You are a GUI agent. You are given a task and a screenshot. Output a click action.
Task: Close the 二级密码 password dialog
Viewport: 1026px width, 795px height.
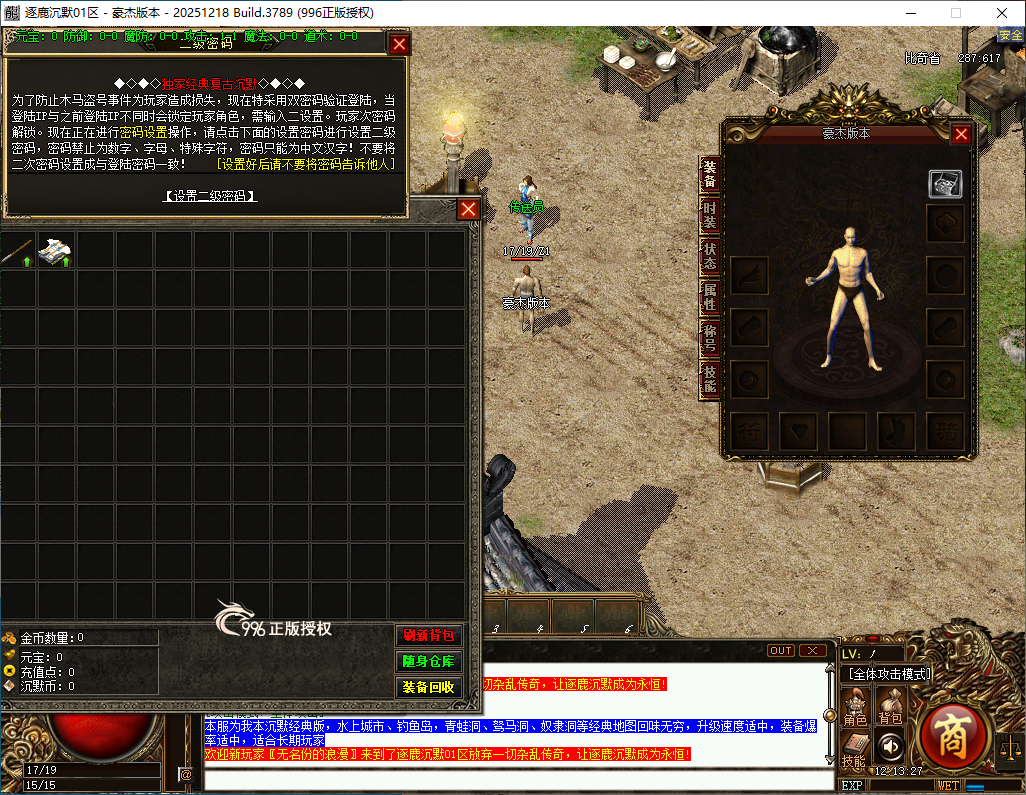pyautogui.click(x=399, y=44)
